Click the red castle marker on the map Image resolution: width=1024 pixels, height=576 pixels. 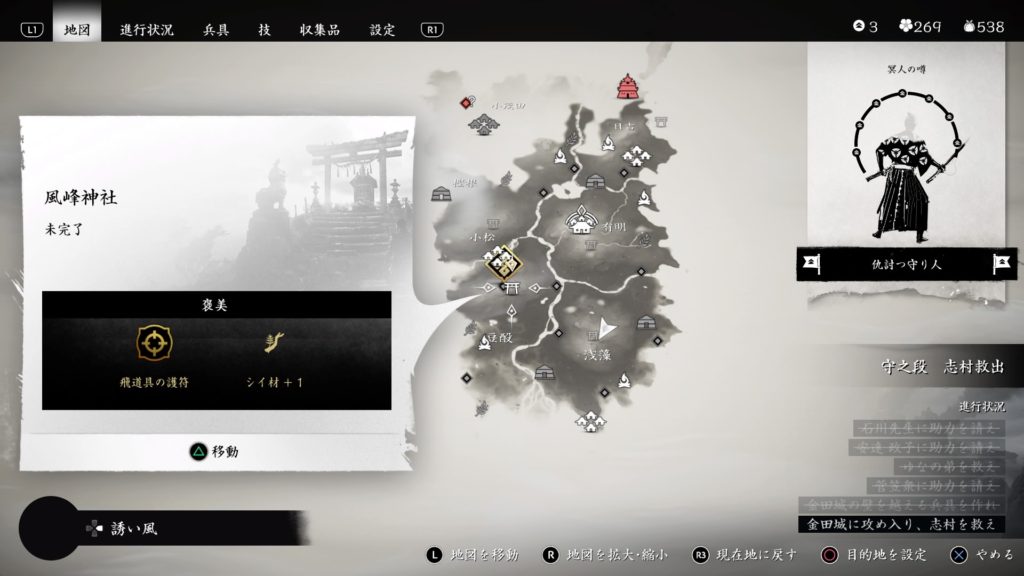point(628,87)
